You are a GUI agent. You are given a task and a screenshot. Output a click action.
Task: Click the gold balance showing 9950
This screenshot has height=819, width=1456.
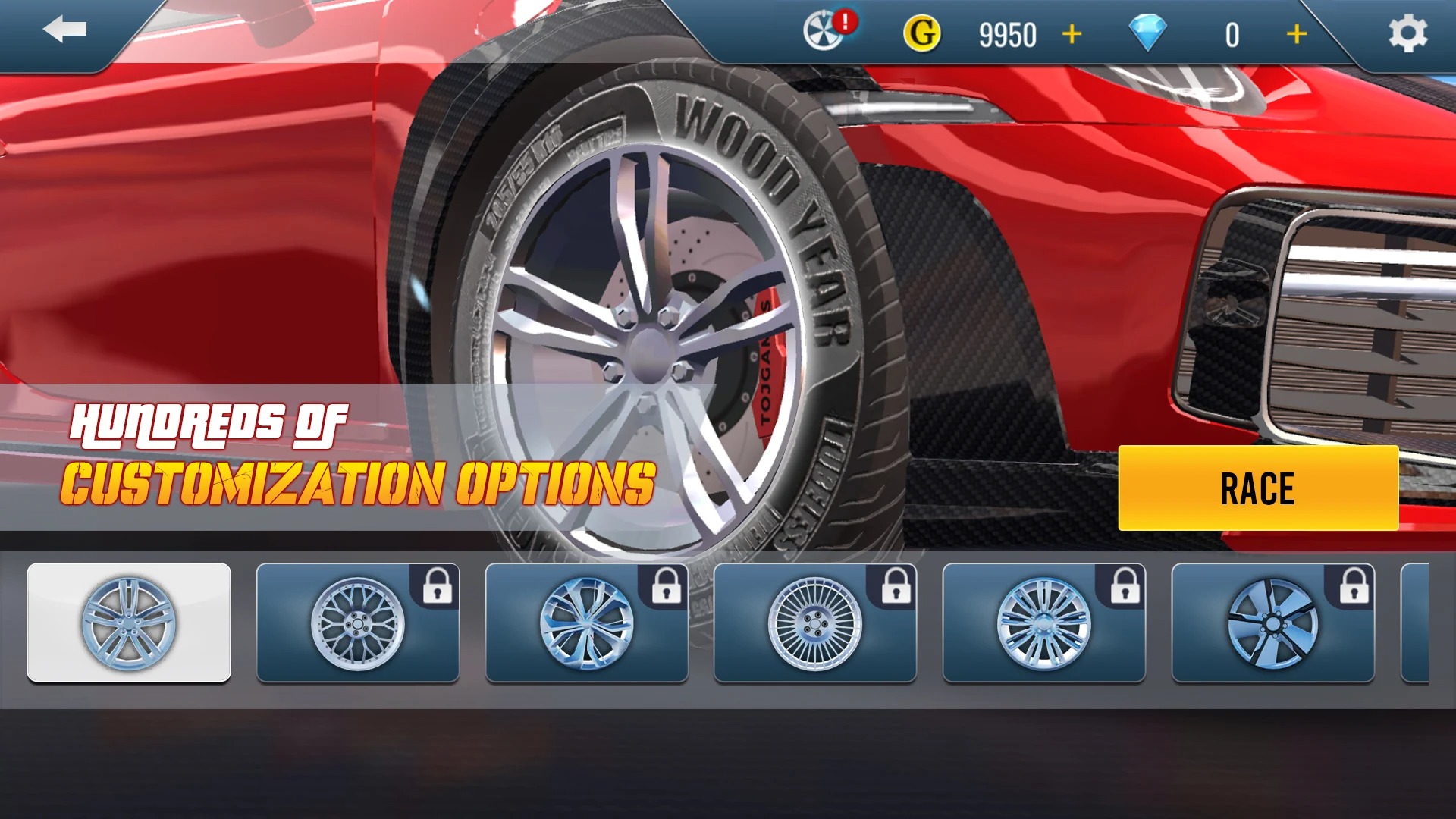pos(1009,34)
